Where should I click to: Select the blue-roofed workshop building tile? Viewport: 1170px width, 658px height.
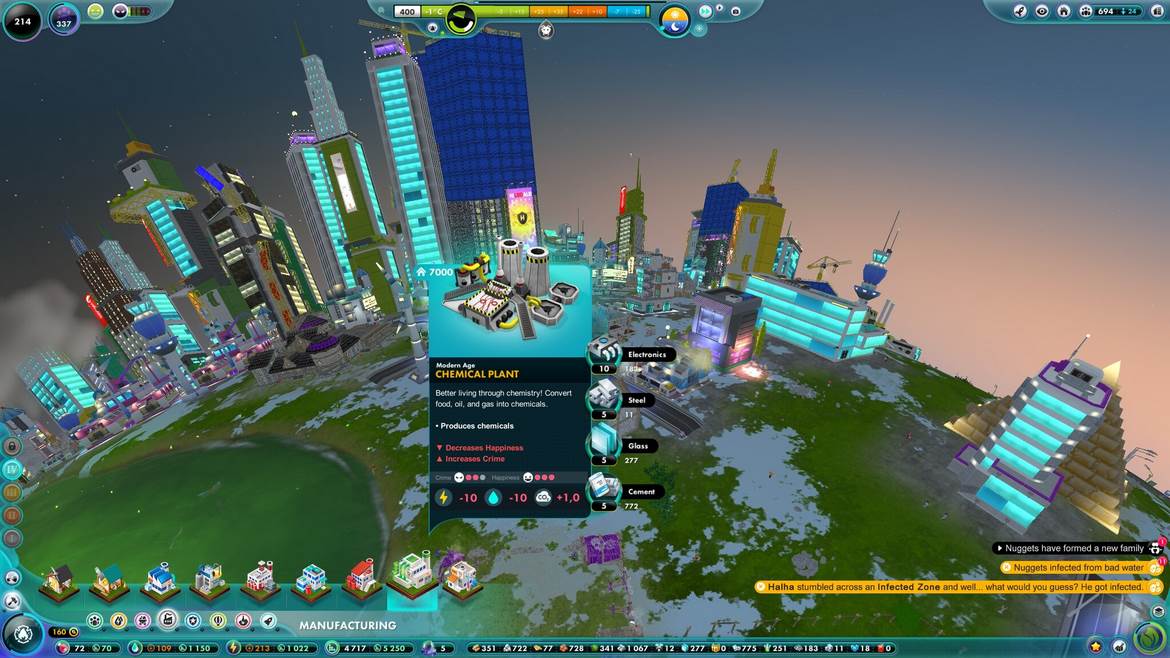[160, 578]
